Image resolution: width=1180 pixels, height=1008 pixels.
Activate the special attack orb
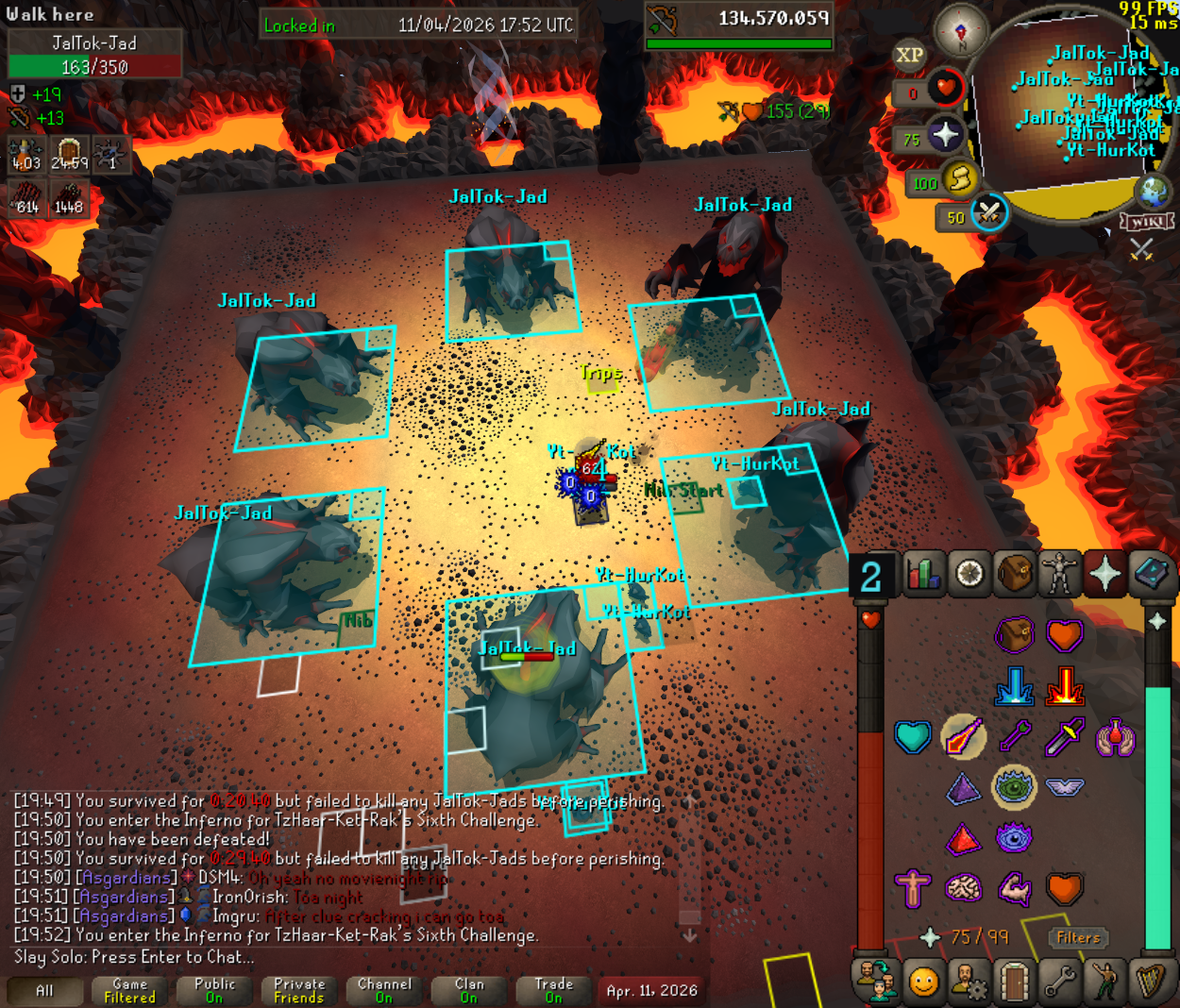click(x=988, y=213)
